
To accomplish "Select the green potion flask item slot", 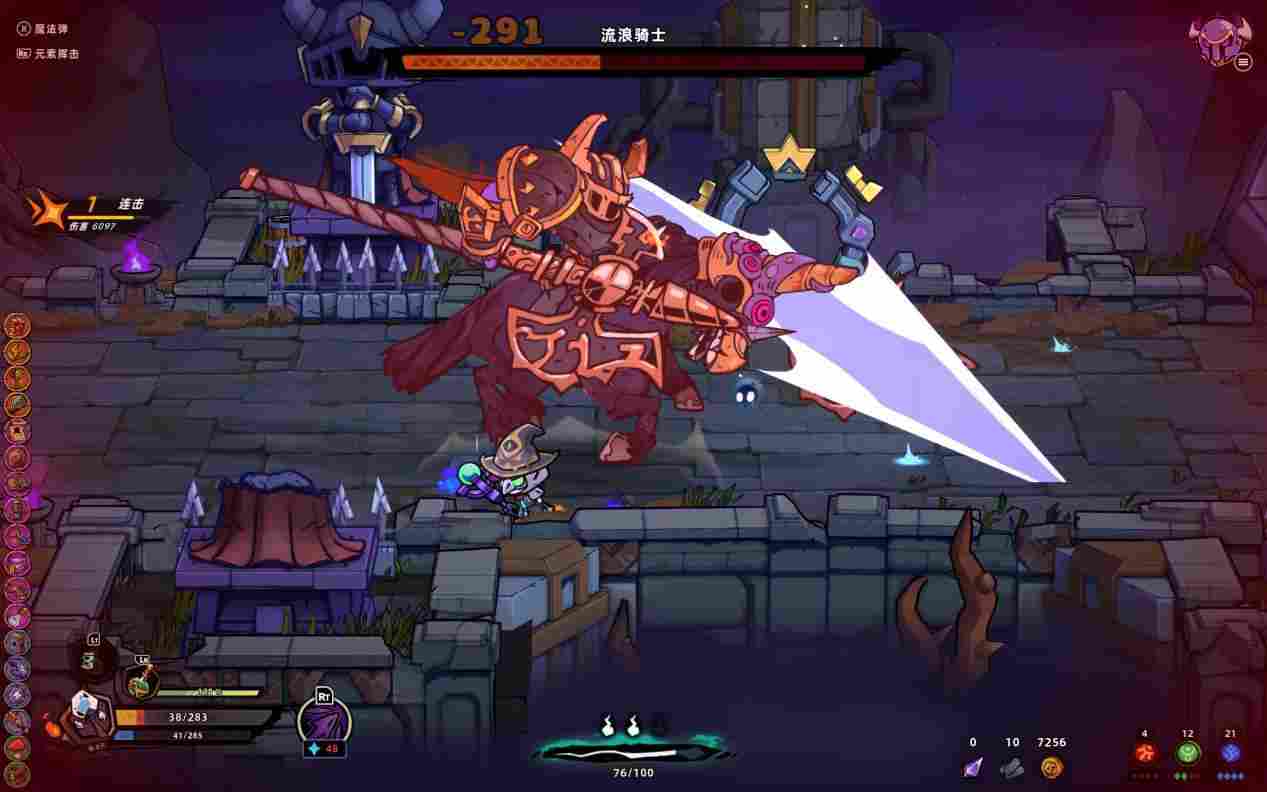I will click(x=141, y=682).
